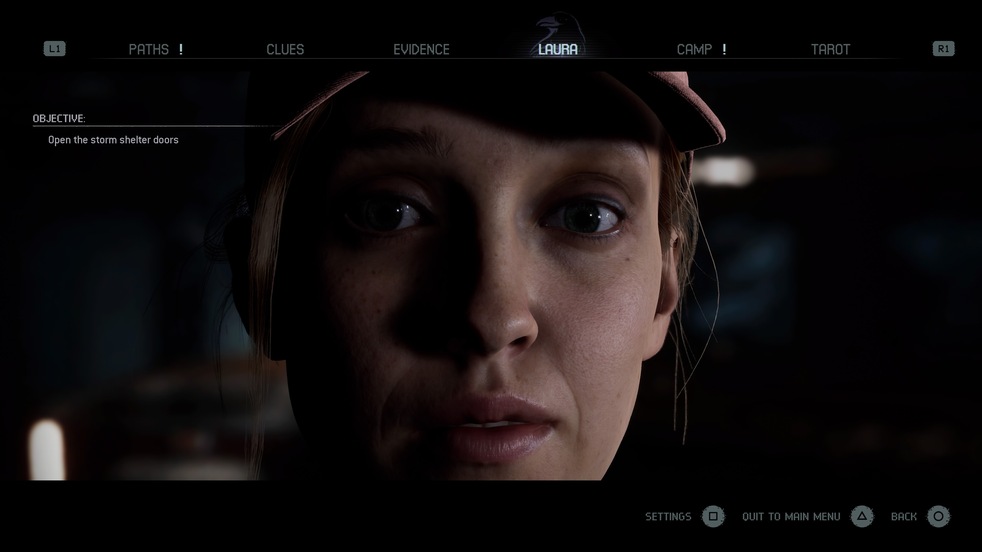Show the Evidence tab
This screenshot has height=552, width=982.
421,49
